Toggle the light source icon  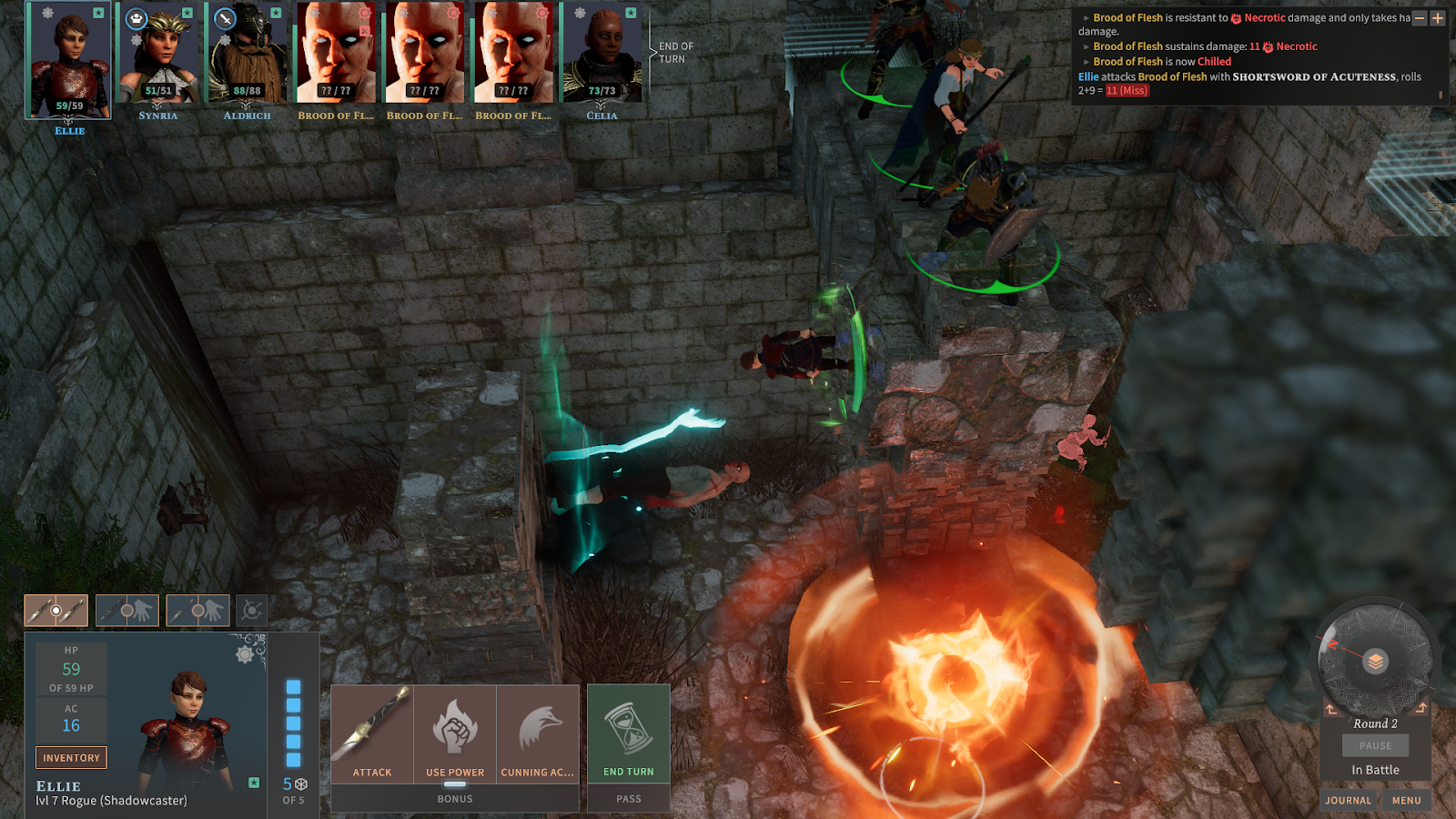point(252,611)
